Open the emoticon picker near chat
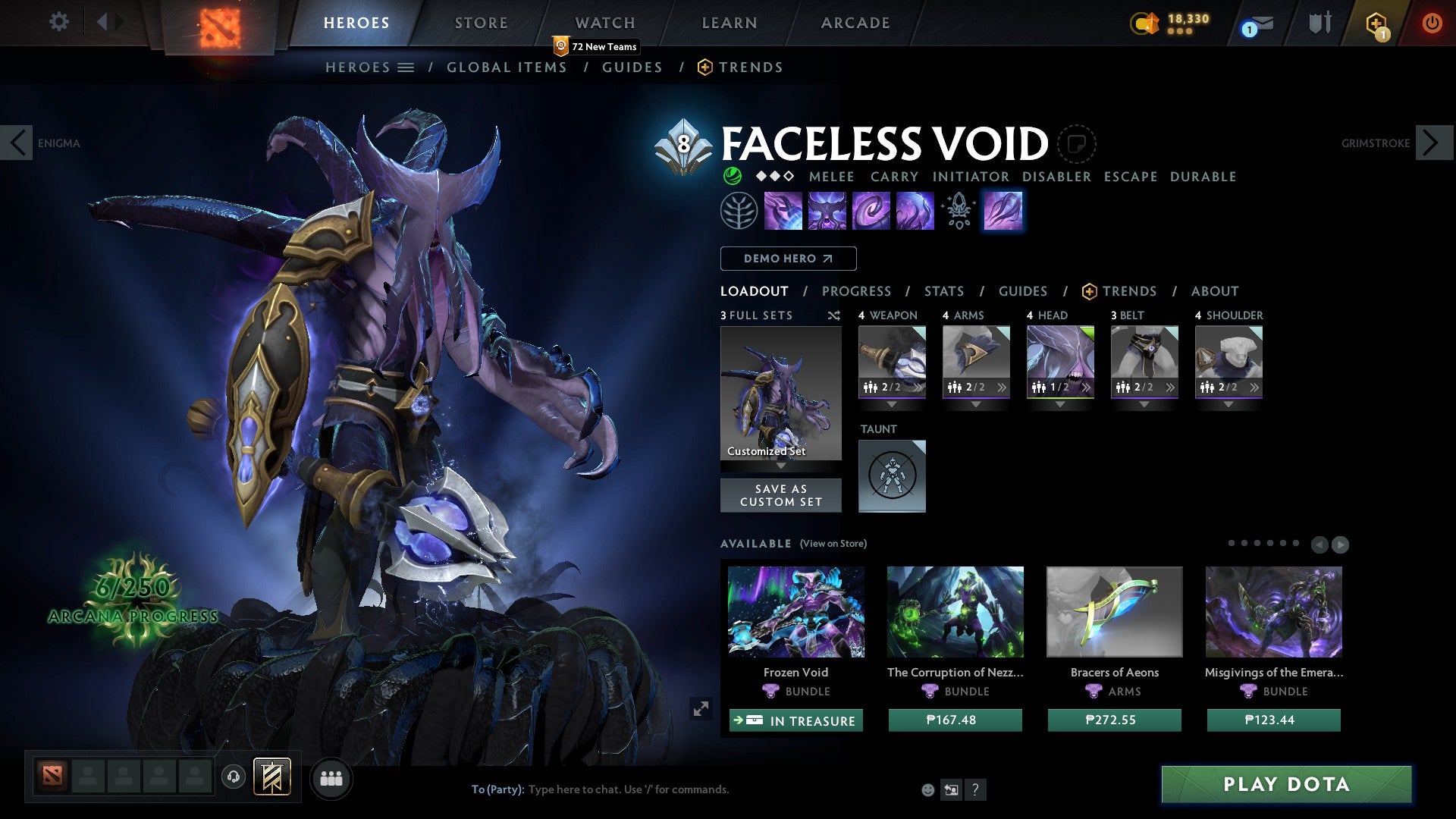 927,789
